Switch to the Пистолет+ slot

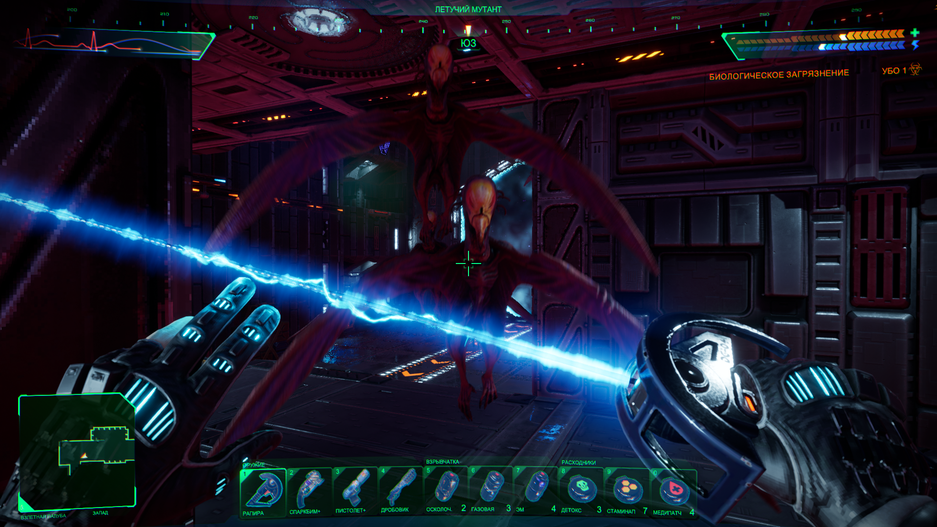coord(353,490)
